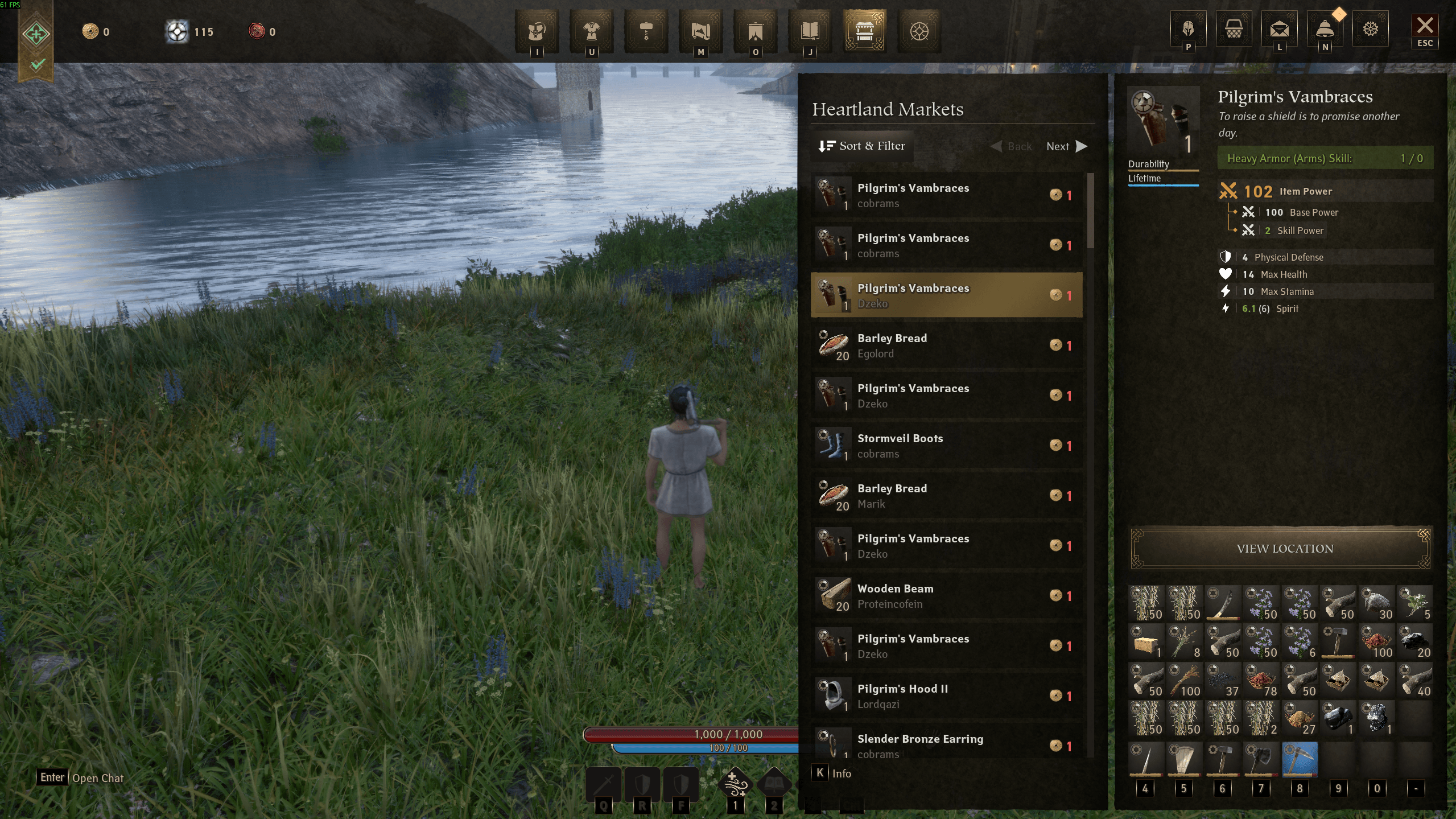
Task: Open the shopping basket icon
Action: 1234,29
